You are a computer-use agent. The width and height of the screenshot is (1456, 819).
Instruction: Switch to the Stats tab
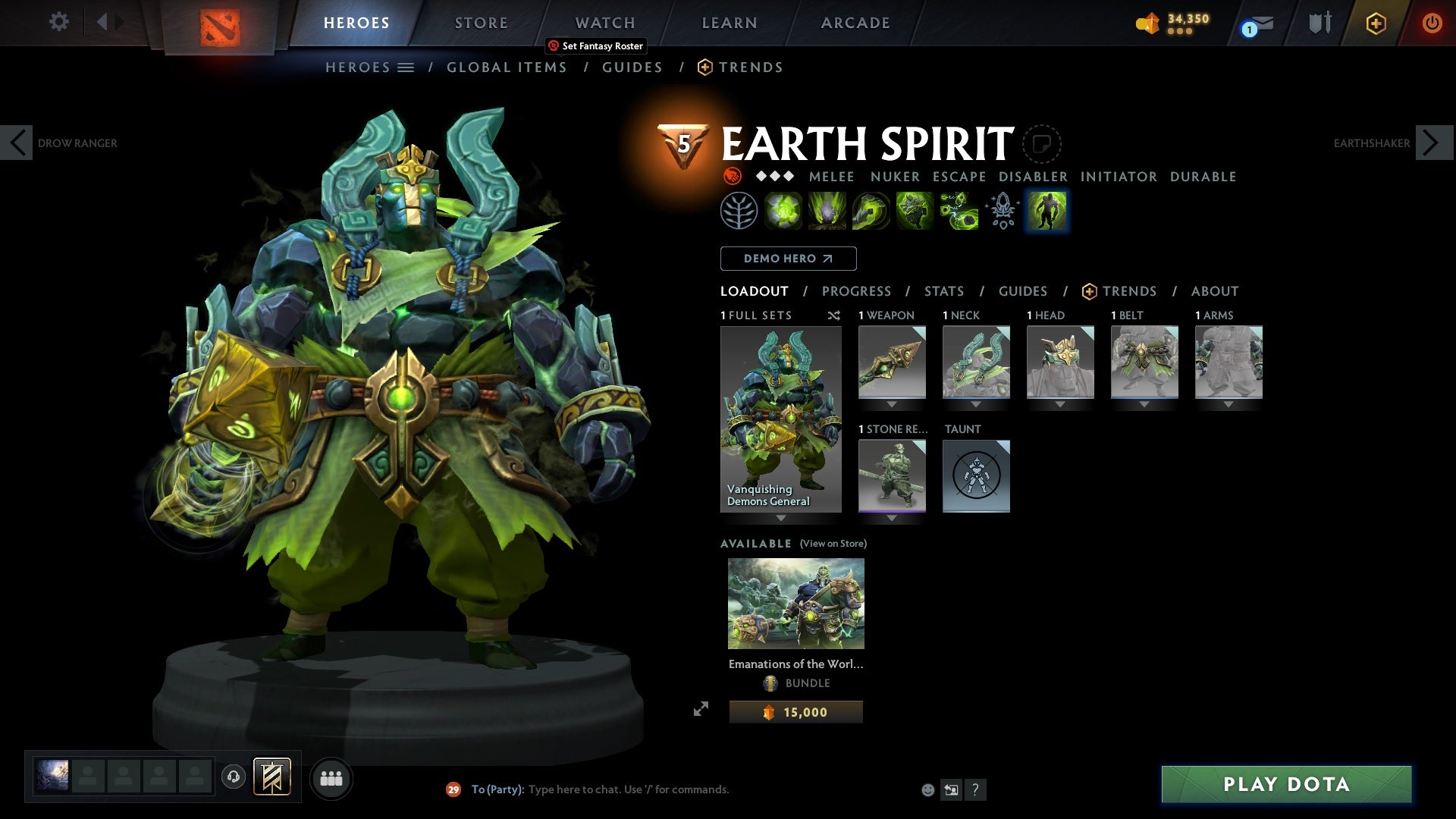point(943,291)
